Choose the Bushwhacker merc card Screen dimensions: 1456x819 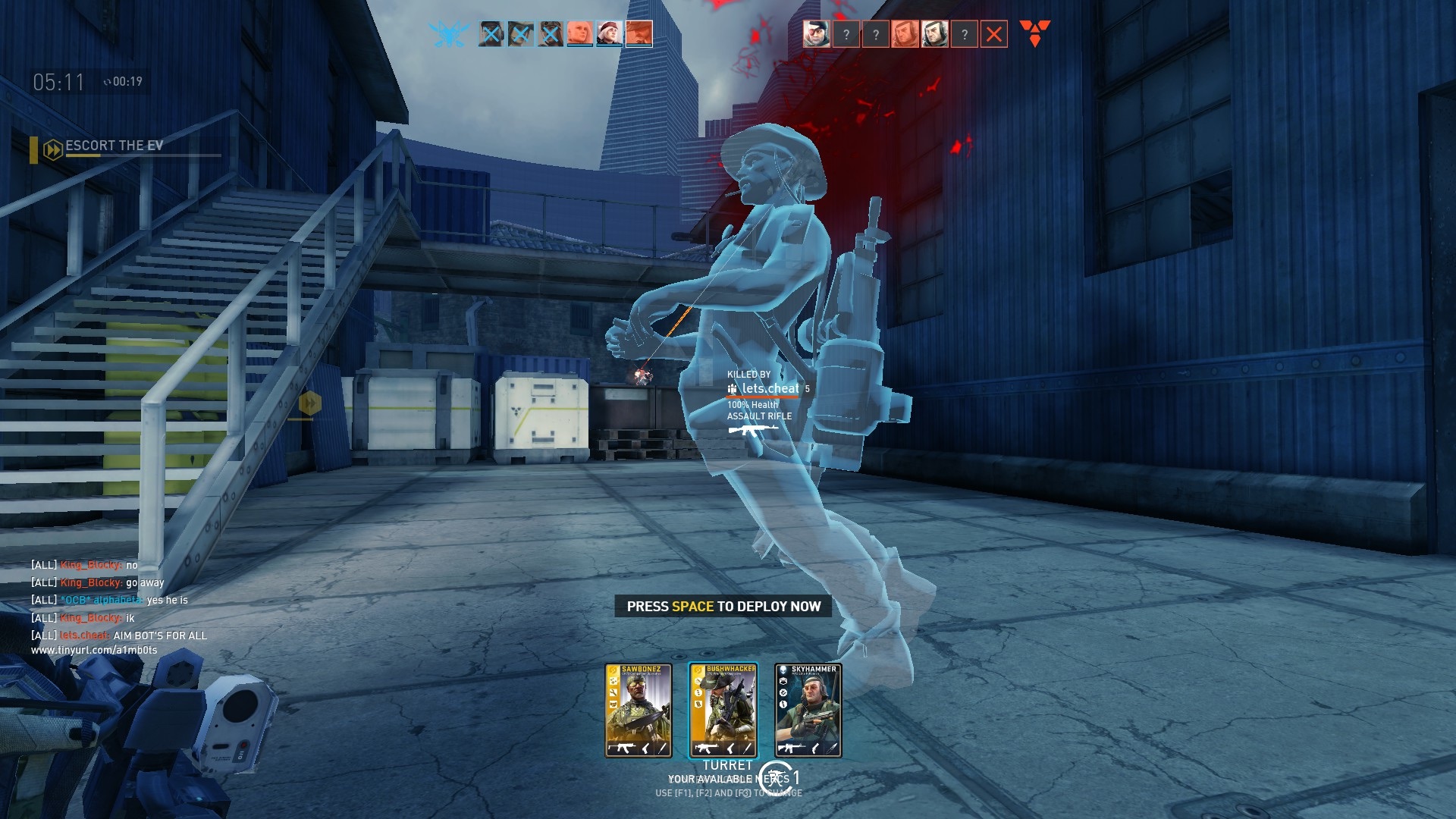[x=723, y=711]
